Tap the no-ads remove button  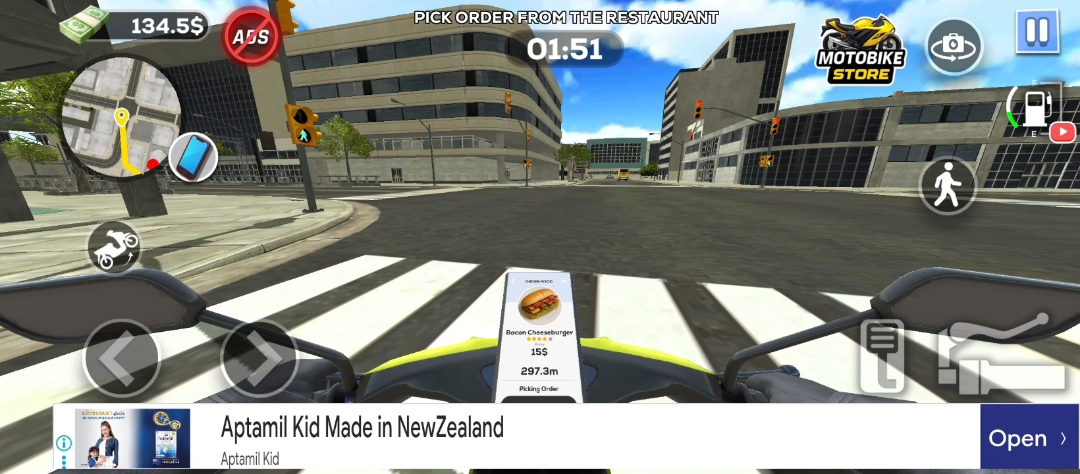pos(251,36)
